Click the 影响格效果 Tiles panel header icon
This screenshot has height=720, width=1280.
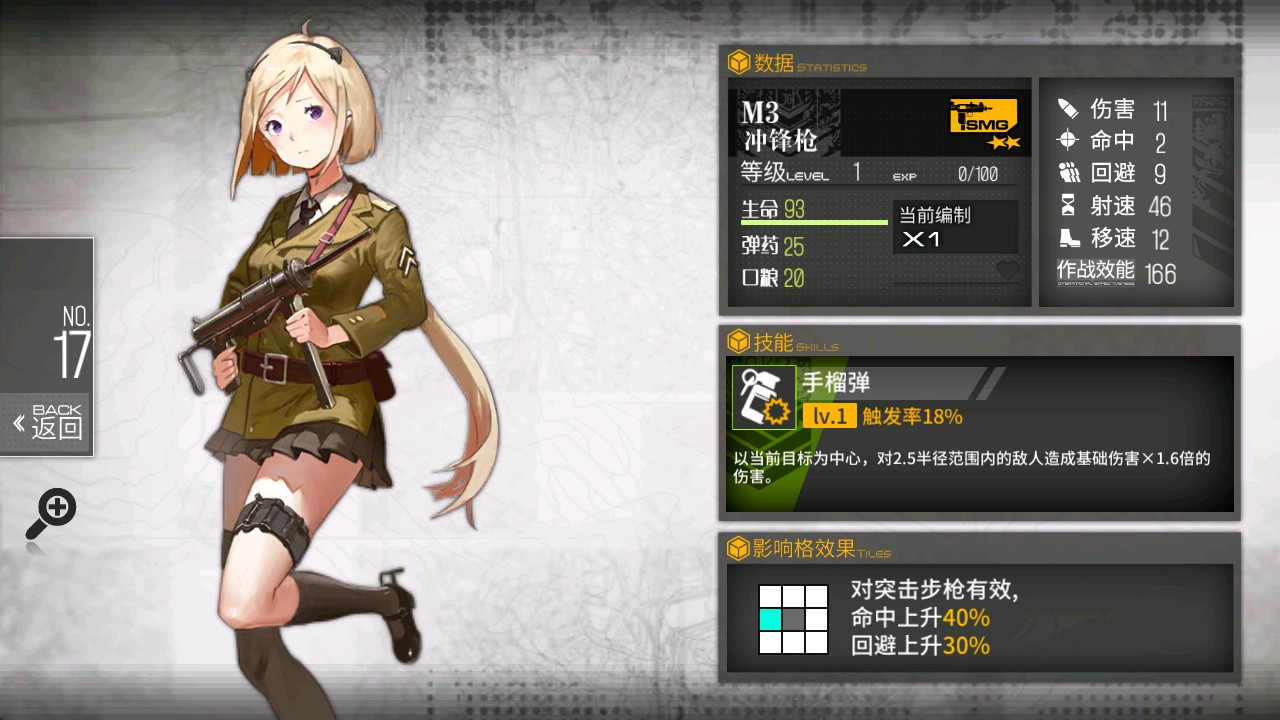(737, 547)
